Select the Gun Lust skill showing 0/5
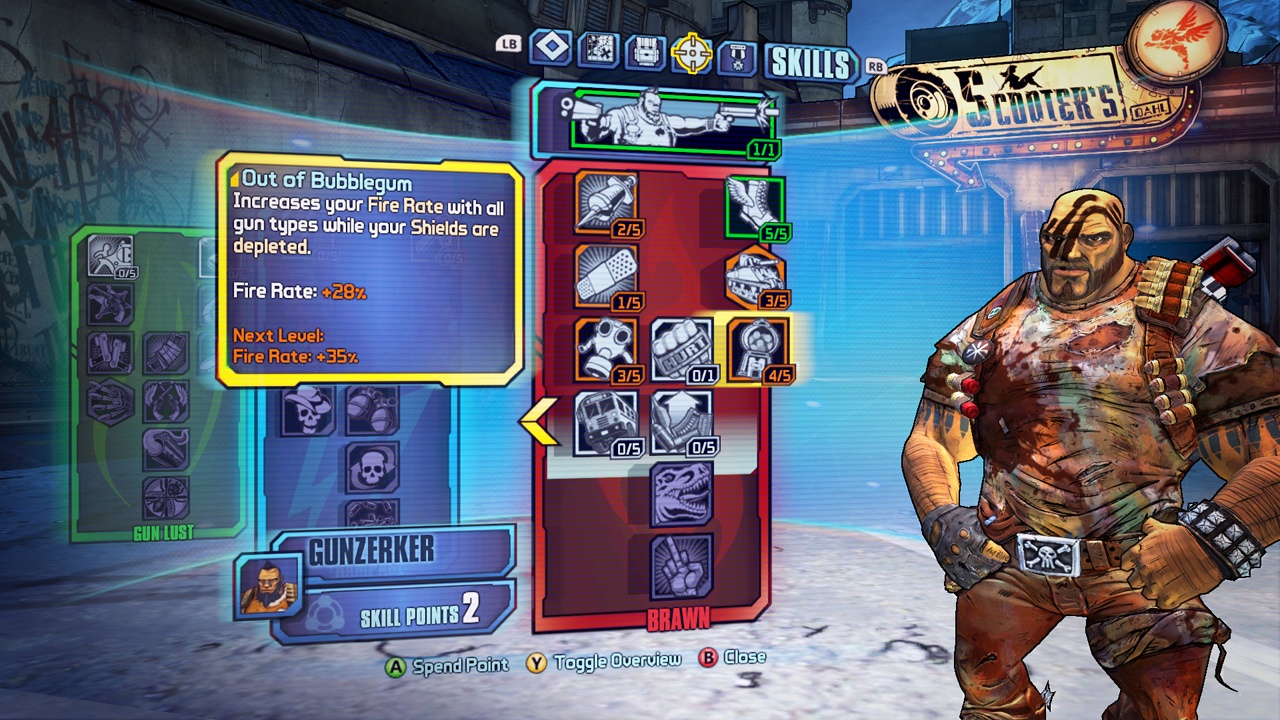The height and width of the screenshot is (720, 1280). point(112,255)
